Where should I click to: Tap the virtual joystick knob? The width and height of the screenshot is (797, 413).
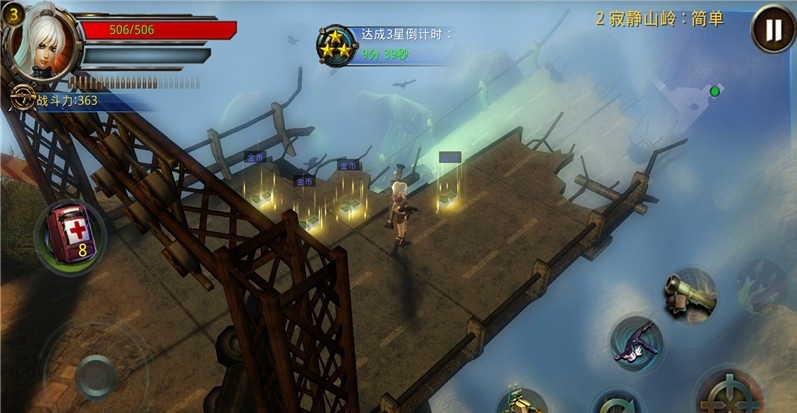97,375
